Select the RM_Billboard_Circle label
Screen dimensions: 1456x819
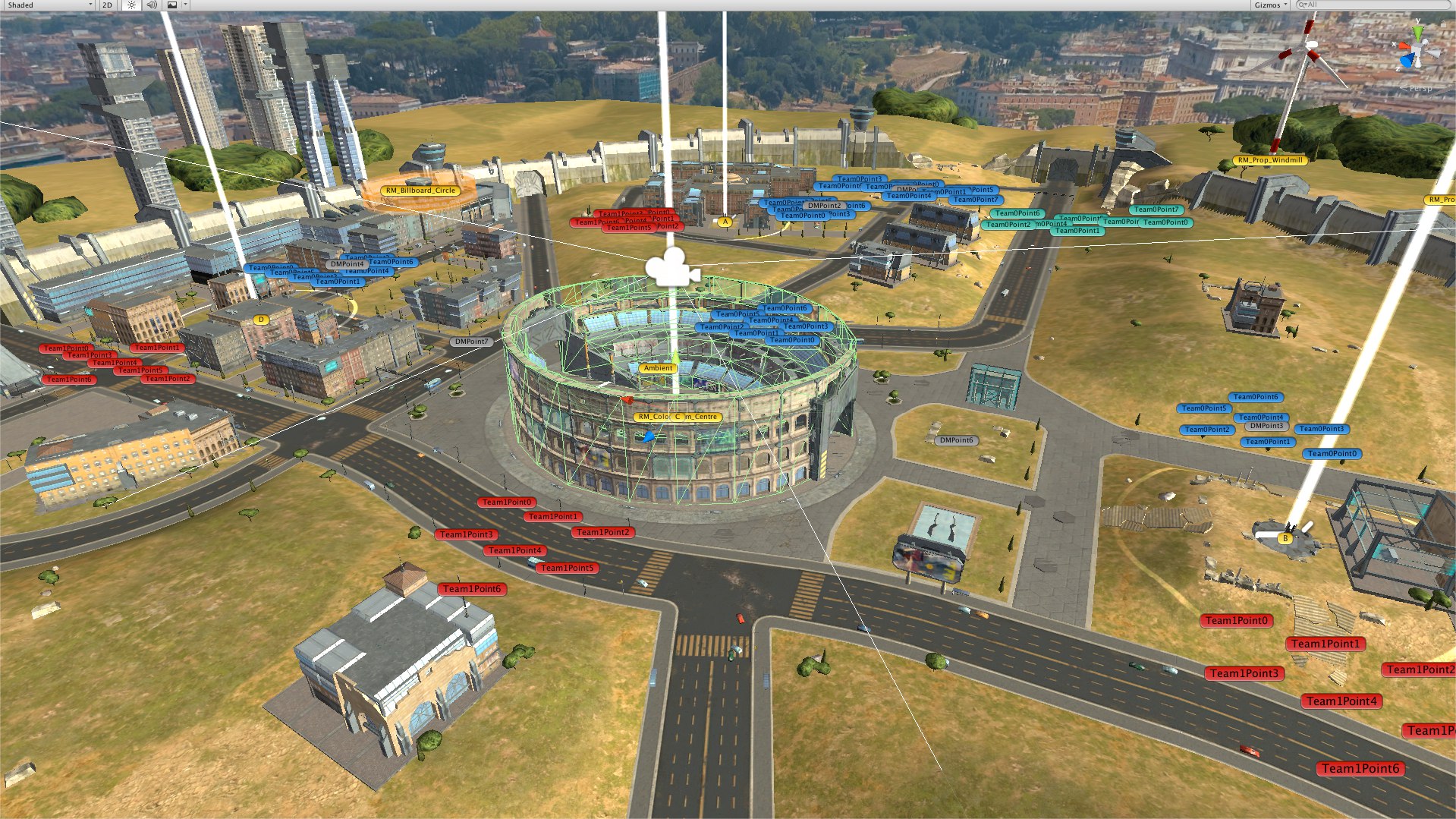[x=420, y=191]
